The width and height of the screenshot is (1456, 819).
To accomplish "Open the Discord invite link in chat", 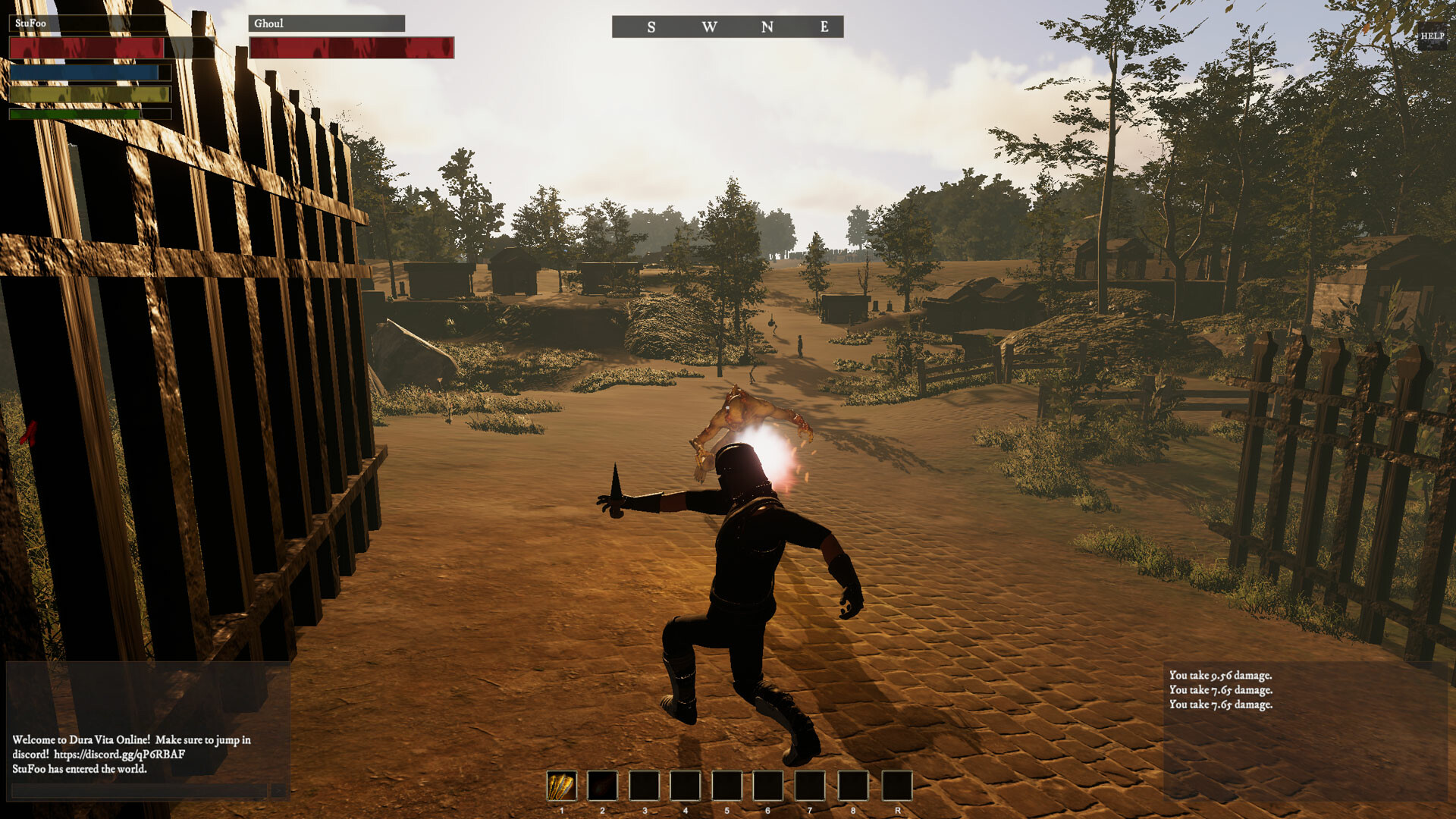I will pos(121,755).
